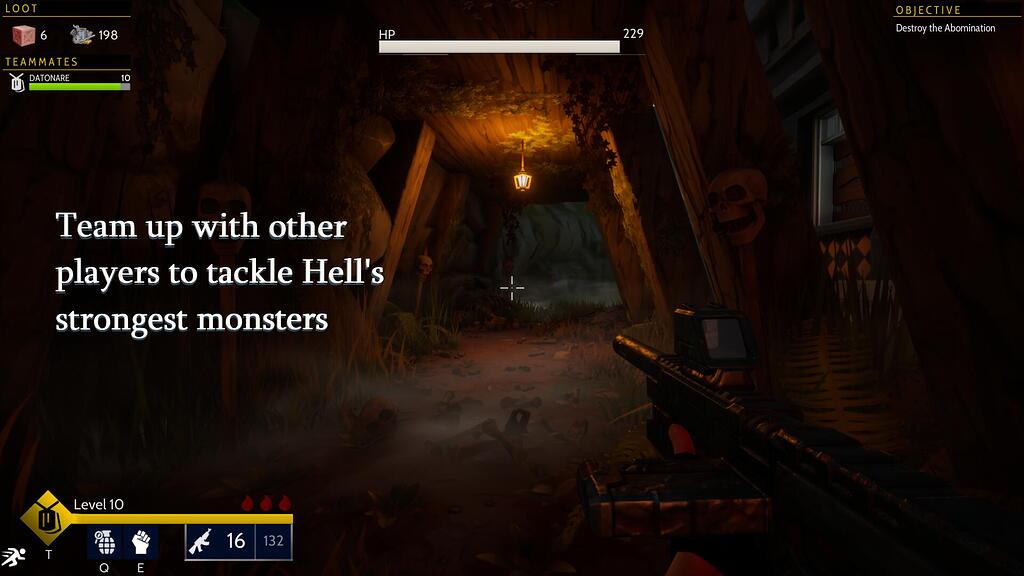Activate the grenade ability icon
Viewport: 1024px width, 576px height.
pyautogui.click(x=104, y=542)
